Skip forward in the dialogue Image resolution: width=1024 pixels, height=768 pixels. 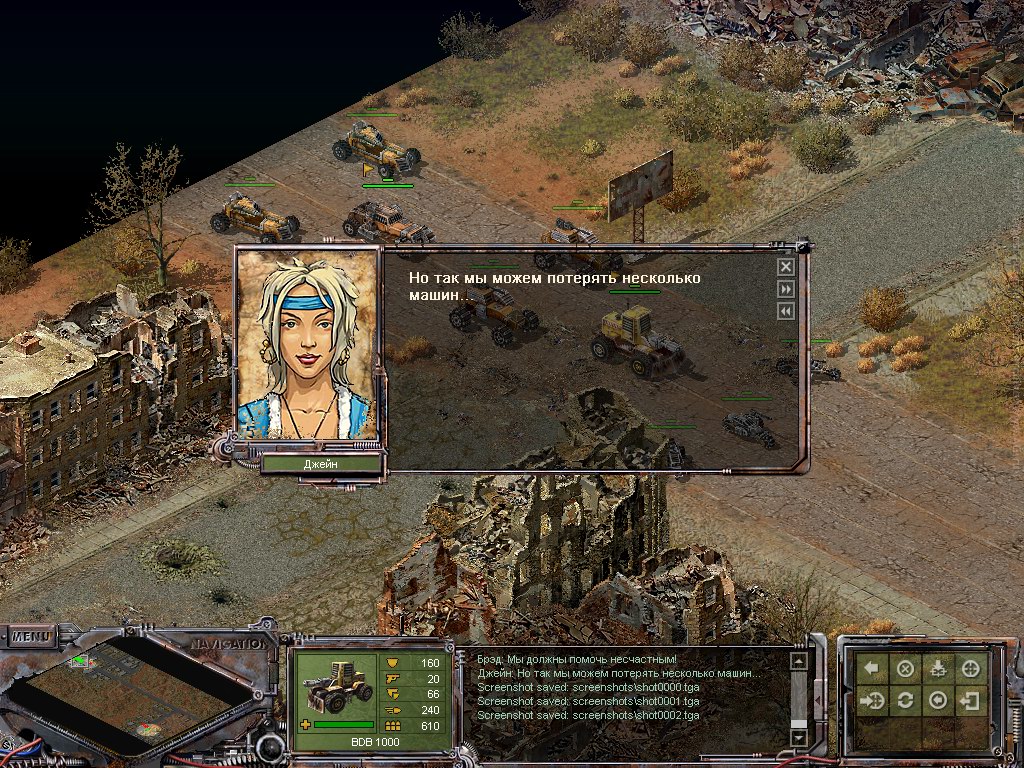tap(786, 289)
